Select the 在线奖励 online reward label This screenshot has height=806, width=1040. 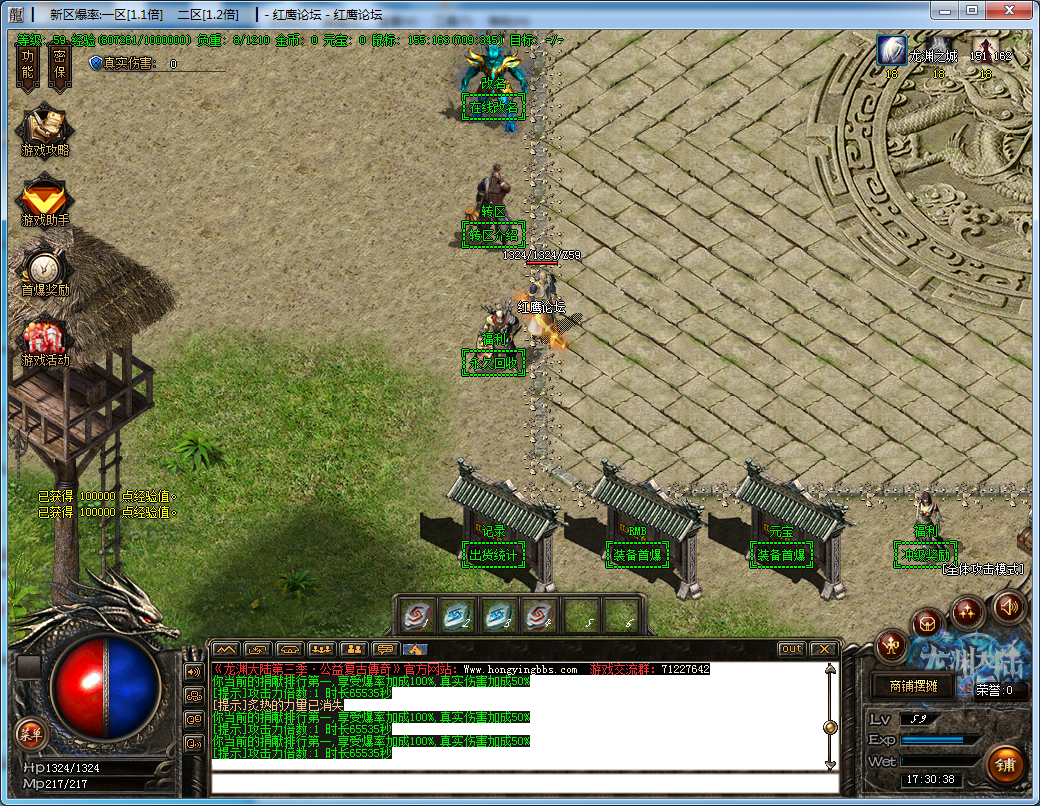492,108
